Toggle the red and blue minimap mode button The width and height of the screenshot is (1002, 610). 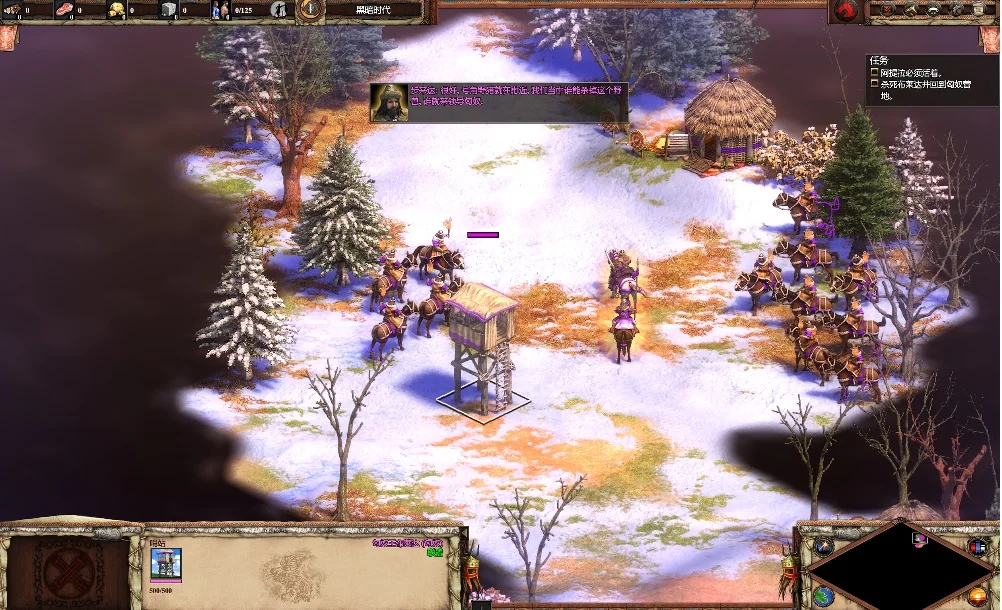click(977, 546)
